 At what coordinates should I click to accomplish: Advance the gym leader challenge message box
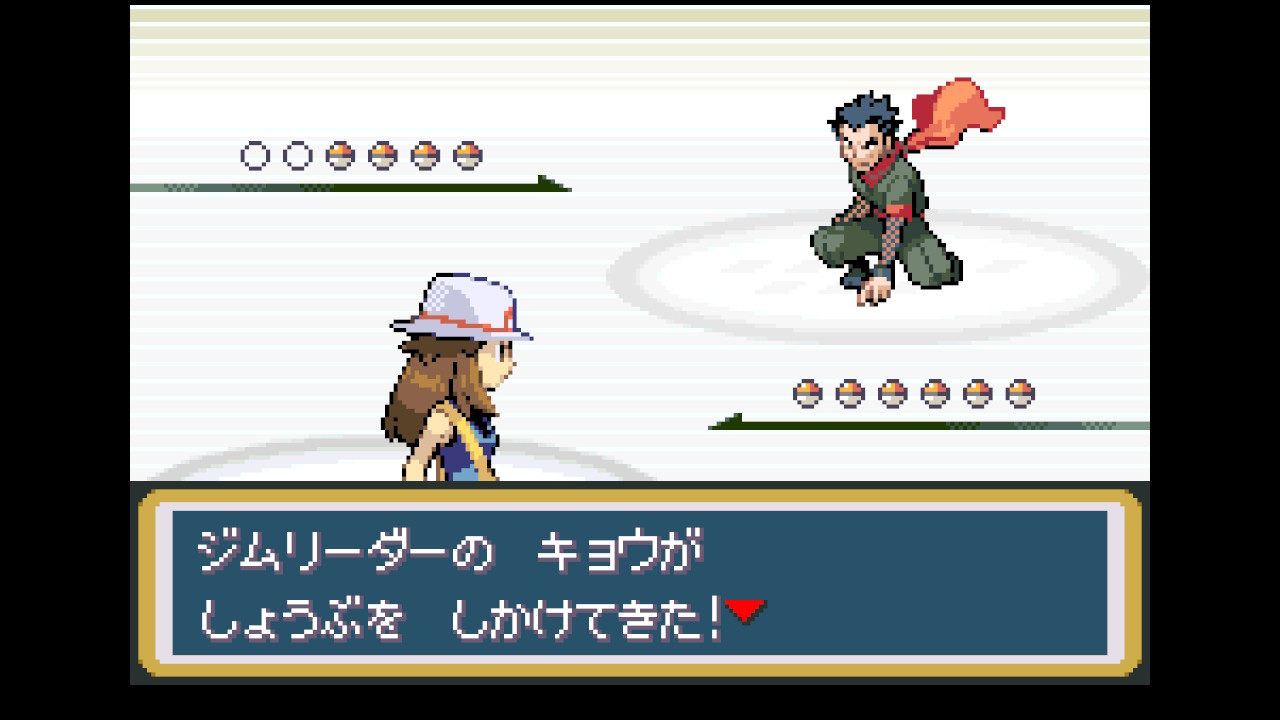[640, 583]
